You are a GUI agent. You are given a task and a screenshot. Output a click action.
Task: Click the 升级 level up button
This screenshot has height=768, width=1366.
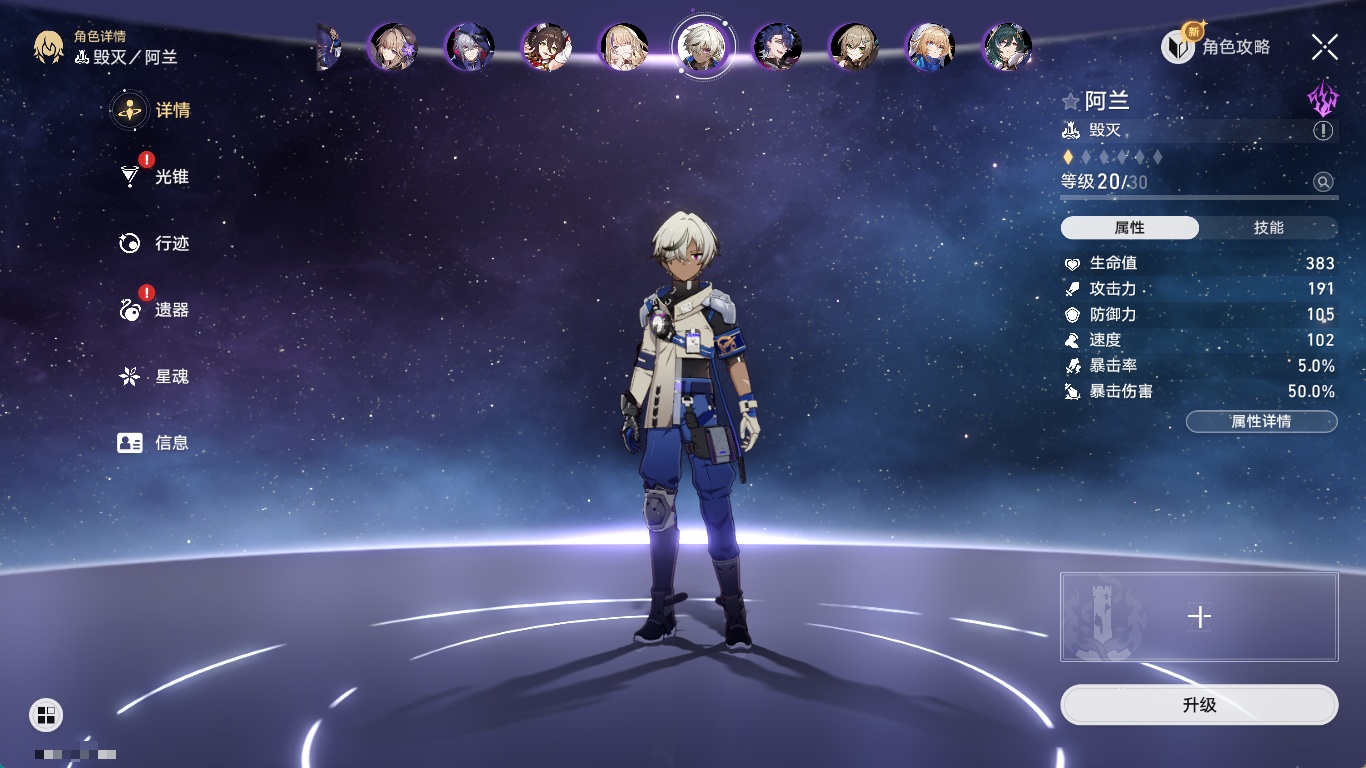(x=1199, y=705)
